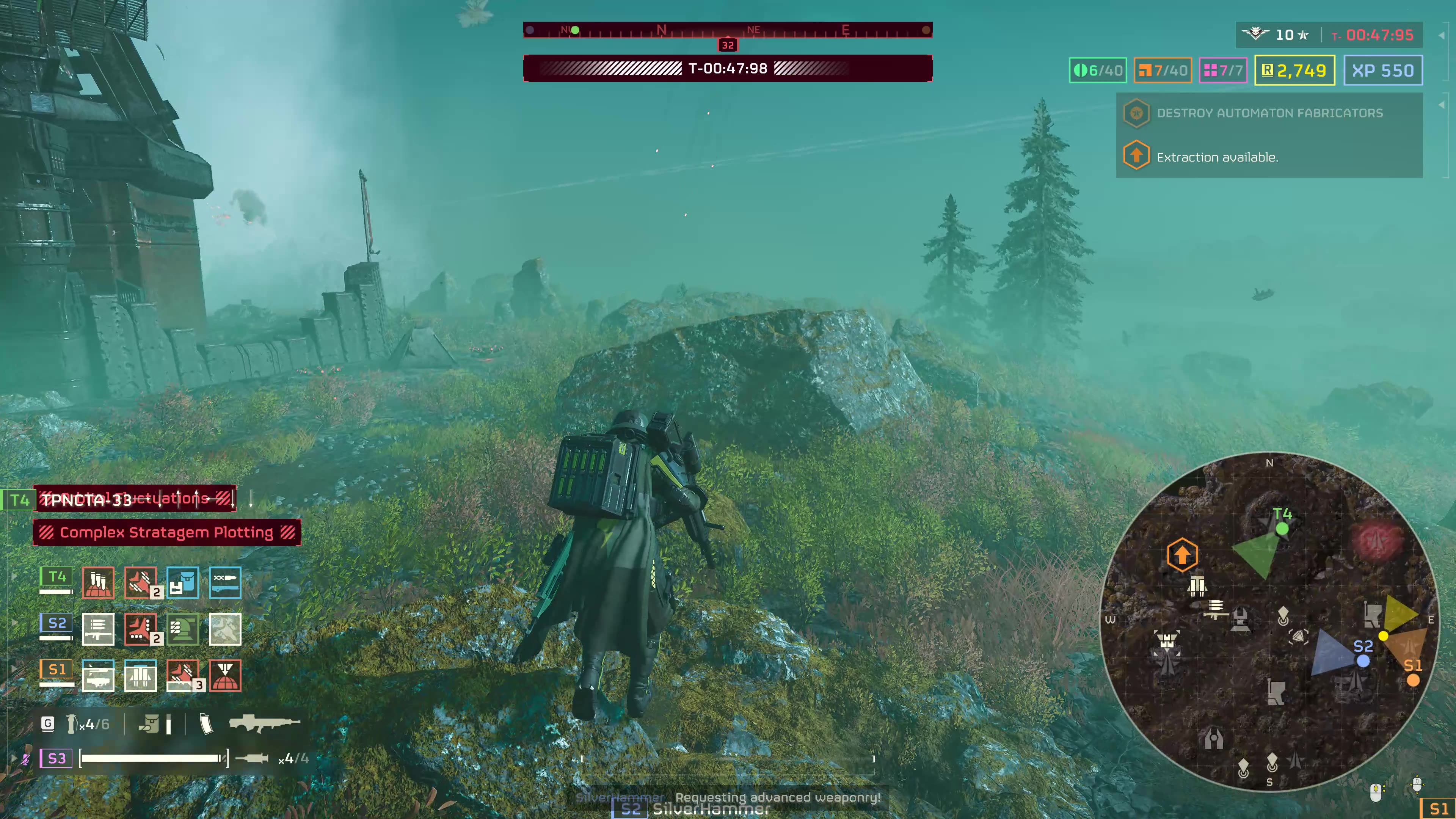Select the S2 squad member tag
Viewport: 1456px width, 819px height.
click(x=56, y=623)
